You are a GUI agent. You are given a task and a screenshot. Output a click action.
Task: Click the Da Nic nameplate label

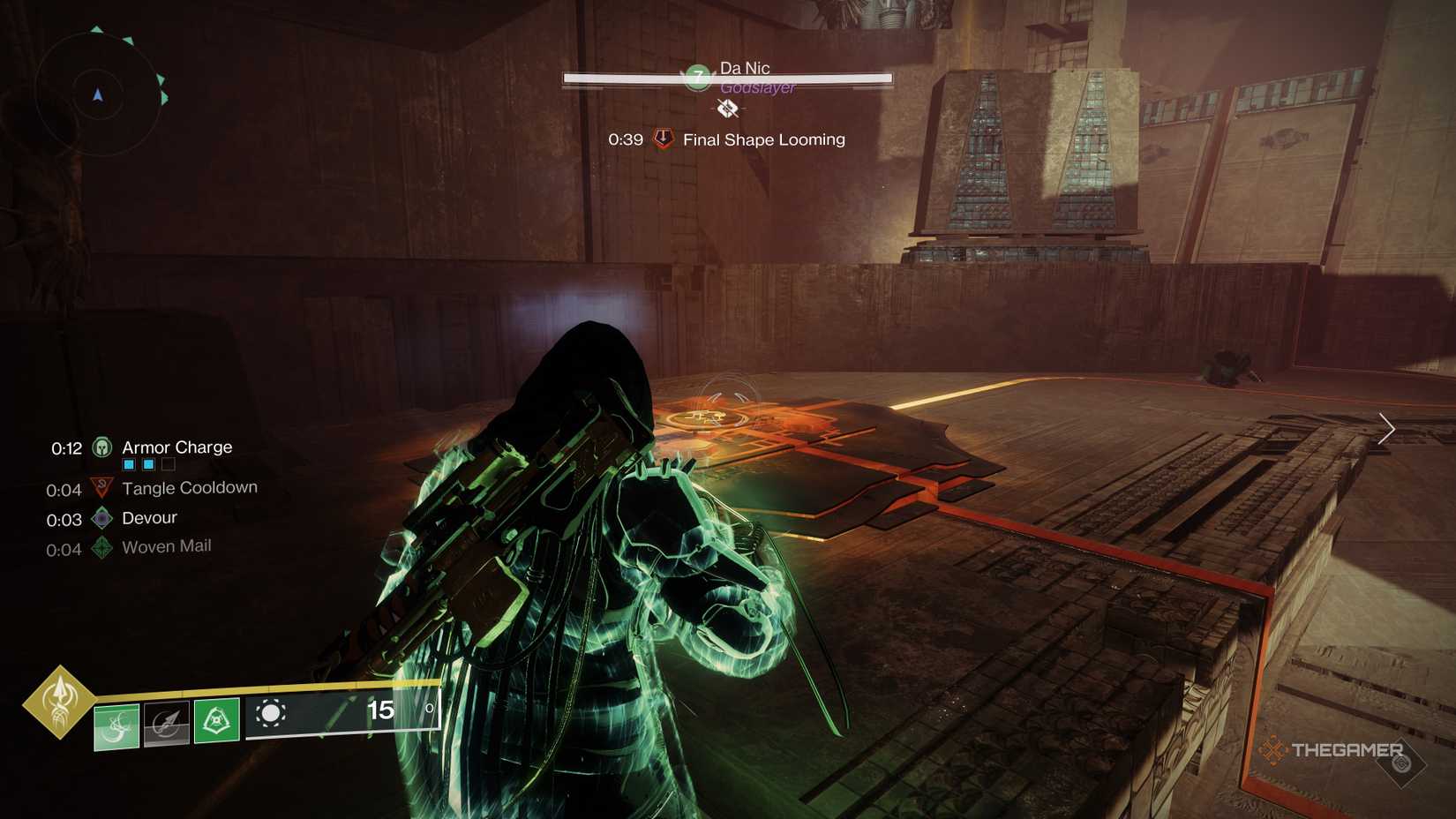pyautogui.click(x=747, y=67)
